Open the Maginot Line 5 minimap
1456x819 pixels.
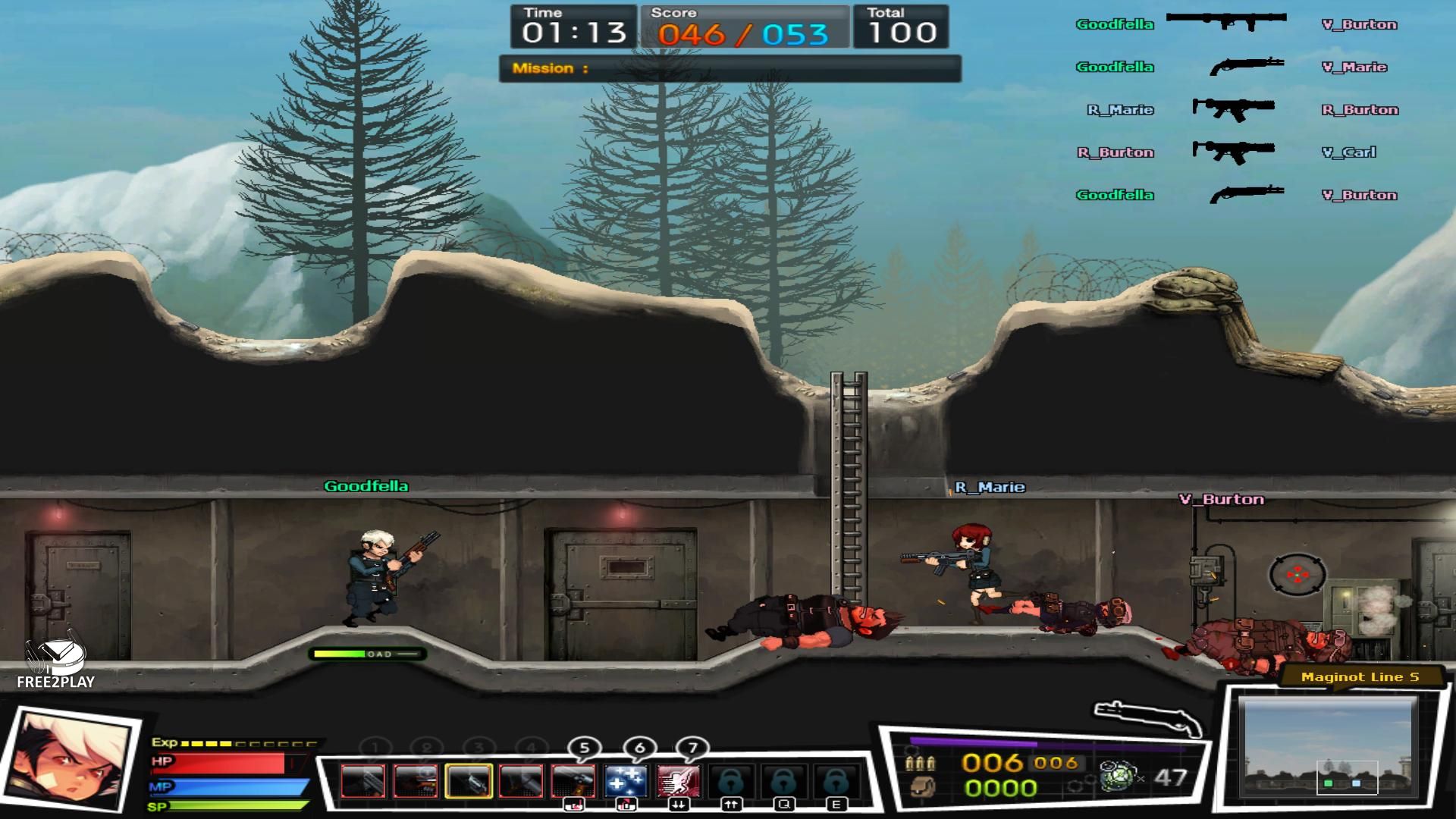pyautogui.click(x=1329, y=747)
